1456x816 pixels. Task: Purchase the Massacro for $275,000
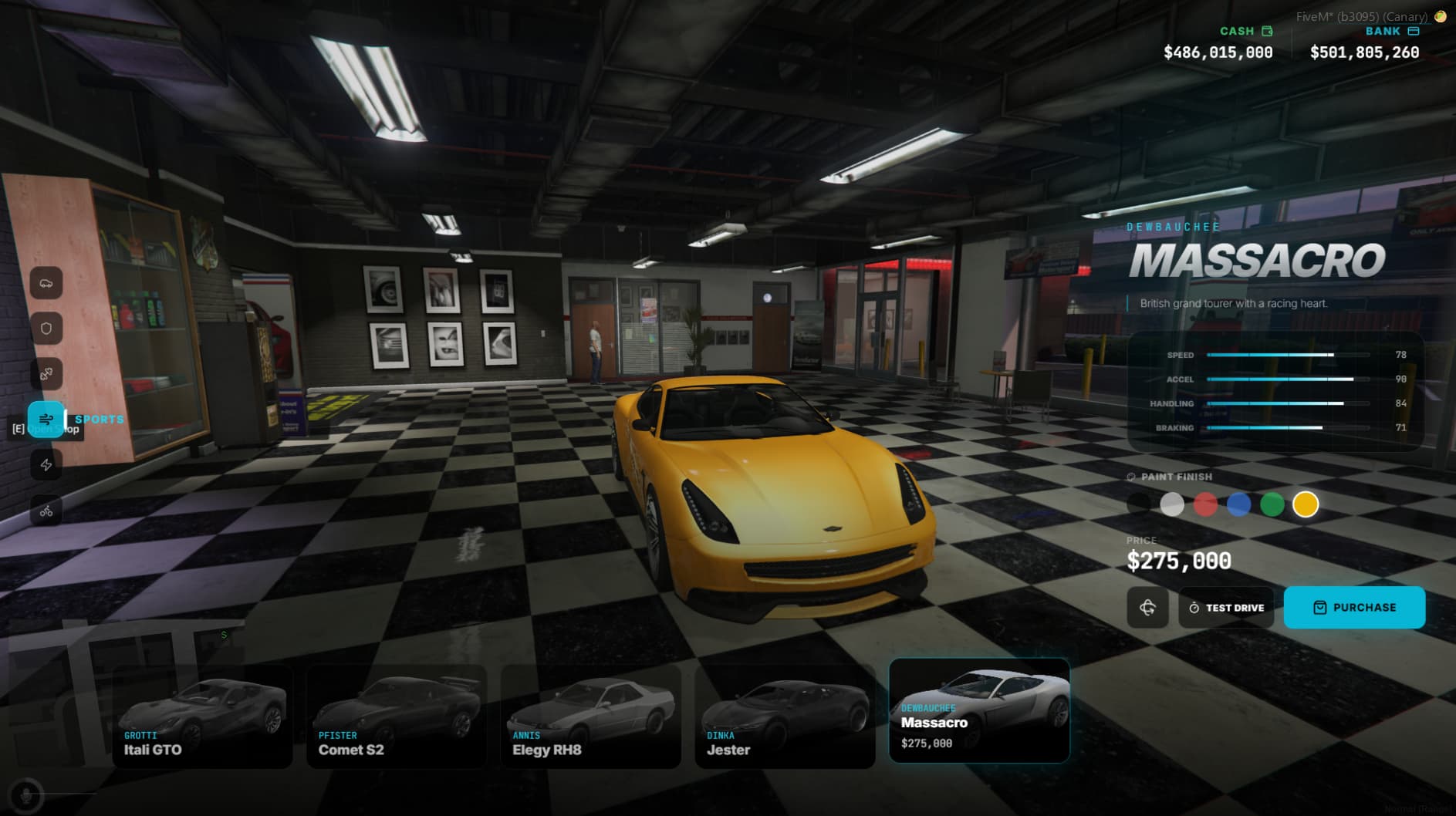point(1354,608)
